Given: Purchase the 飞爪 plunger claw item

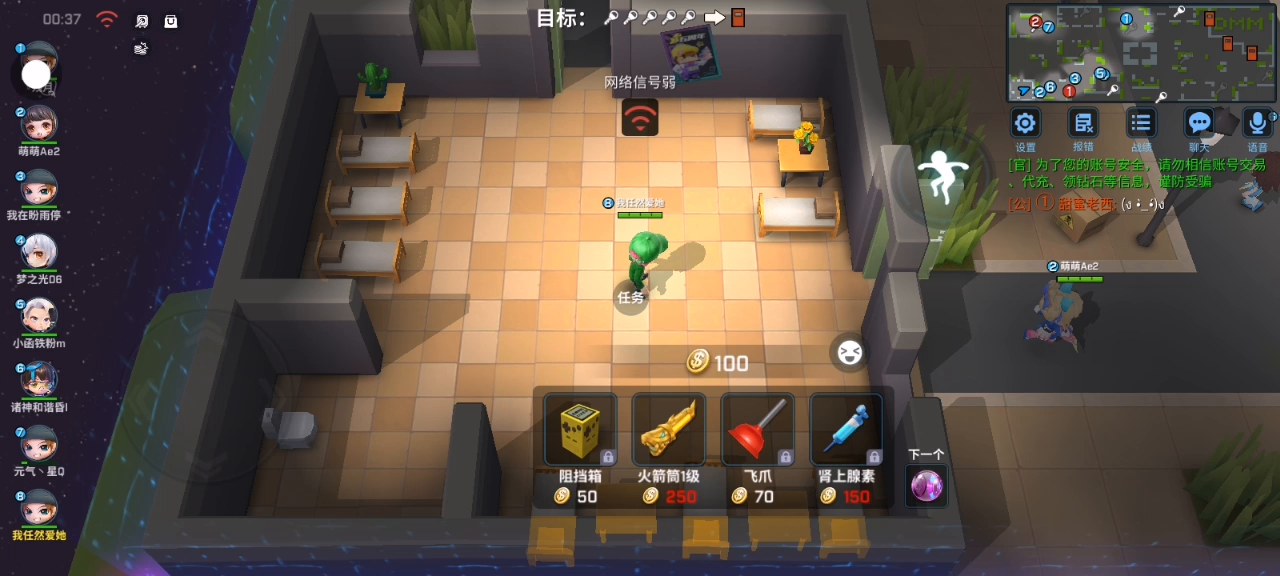Looking at the screenshot, I should click(x=757, y=431).
